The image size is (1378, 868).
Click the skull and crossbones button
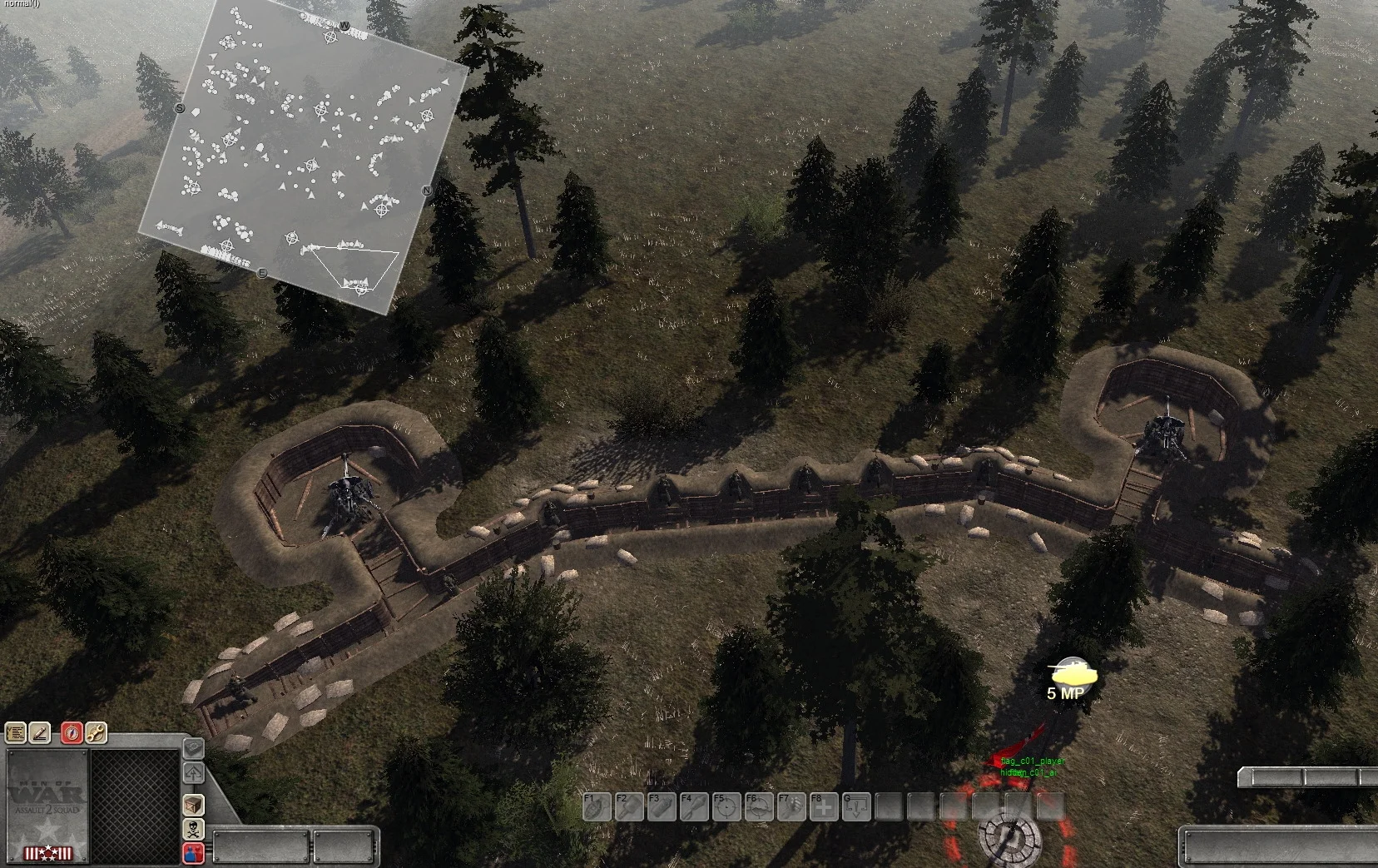[193, 829]
